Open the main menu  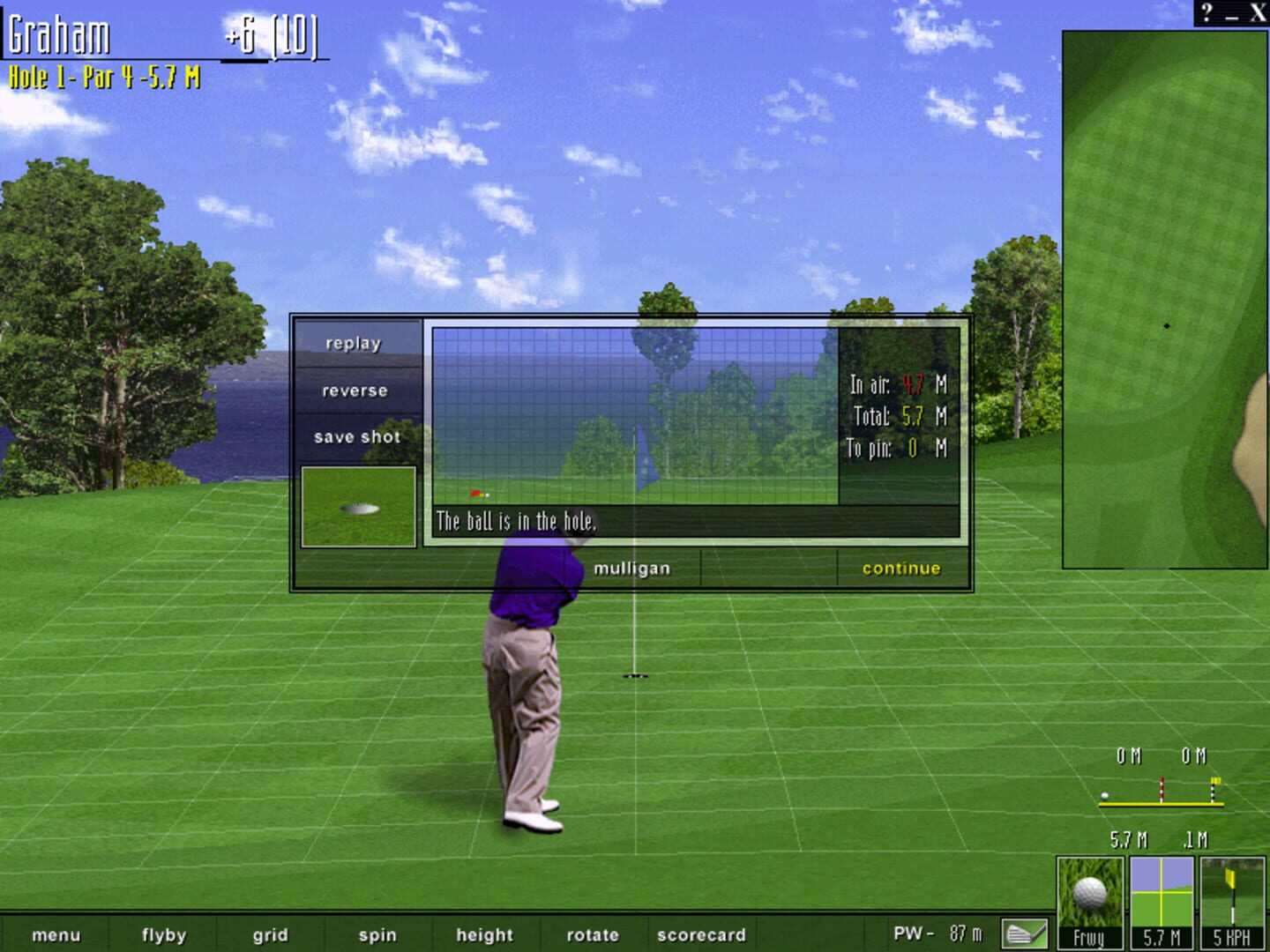tap(56, 935)
